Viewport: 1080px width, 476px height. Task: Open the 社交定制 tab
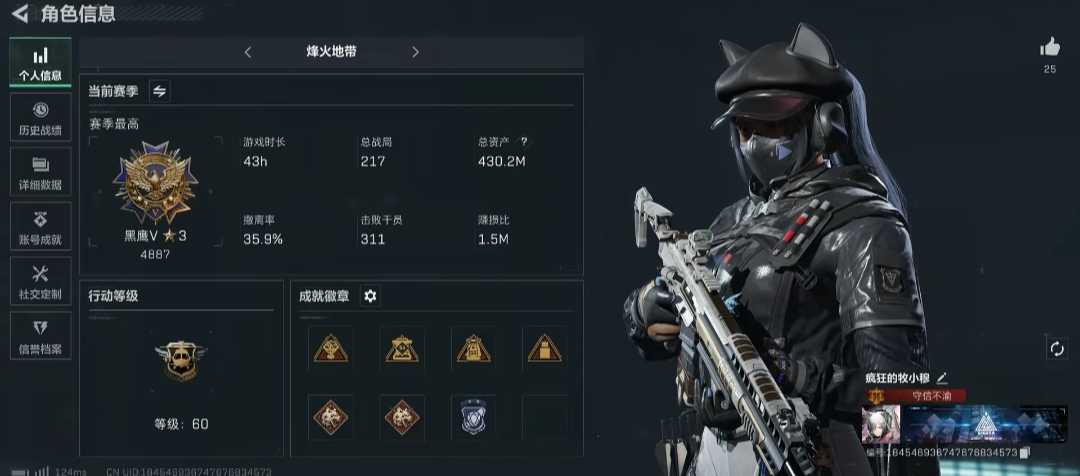click(x=40, y=282)
